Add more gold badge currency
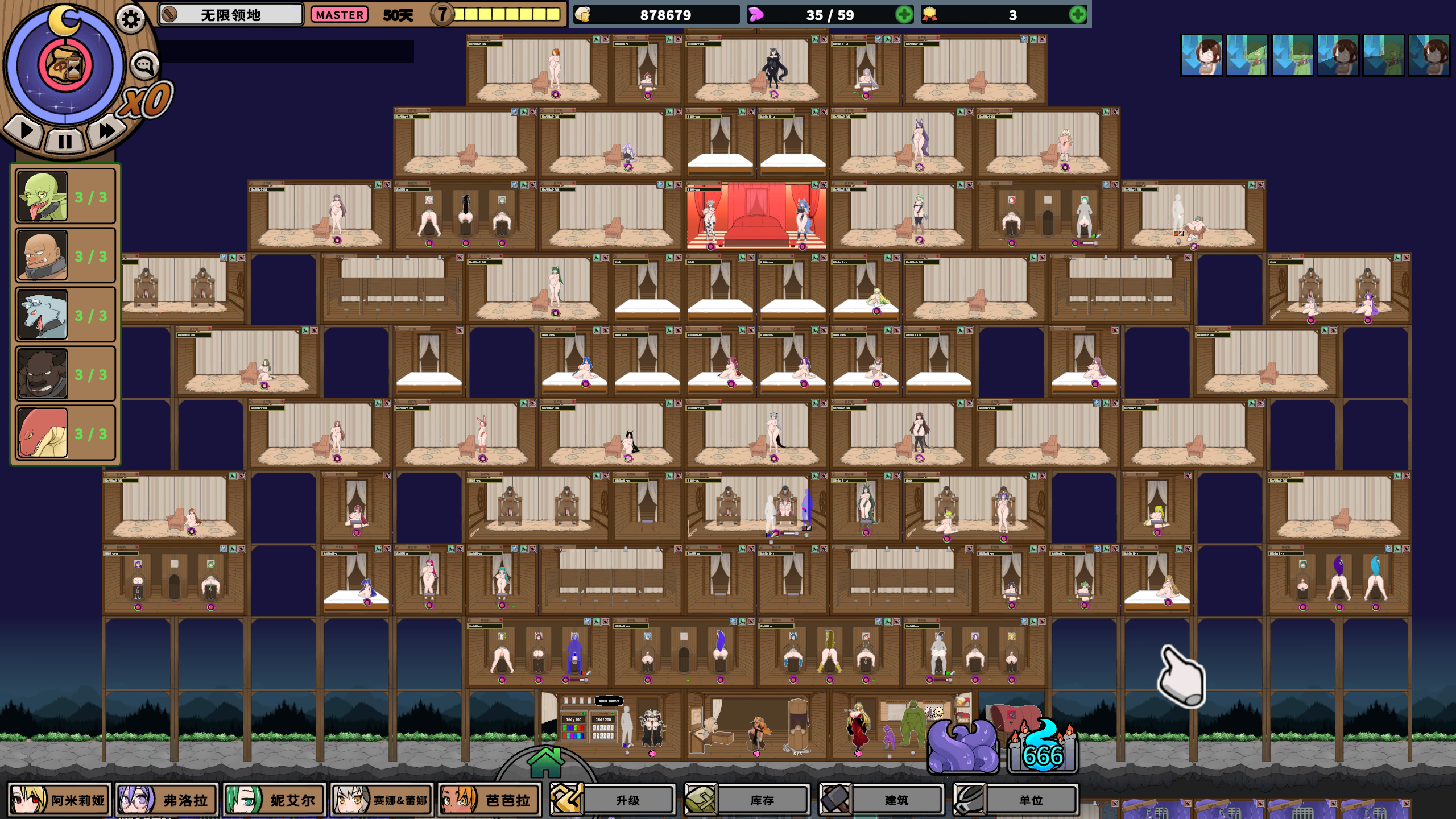Viewport: 1456px width, 819px height. (x=1077, y=15)
